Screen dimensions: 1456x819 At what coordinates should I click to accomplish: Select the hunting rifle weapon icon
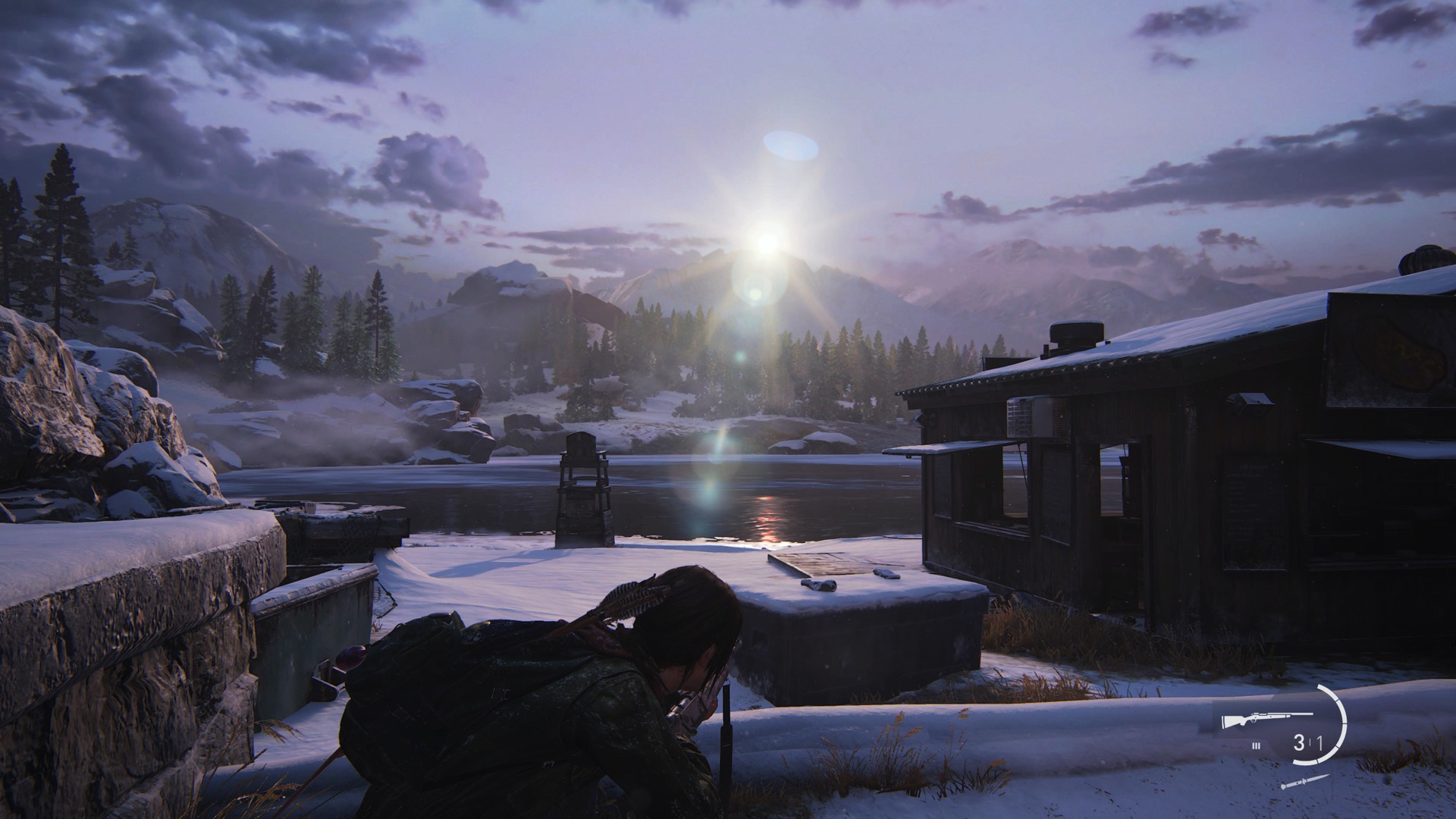(1266, 720)
